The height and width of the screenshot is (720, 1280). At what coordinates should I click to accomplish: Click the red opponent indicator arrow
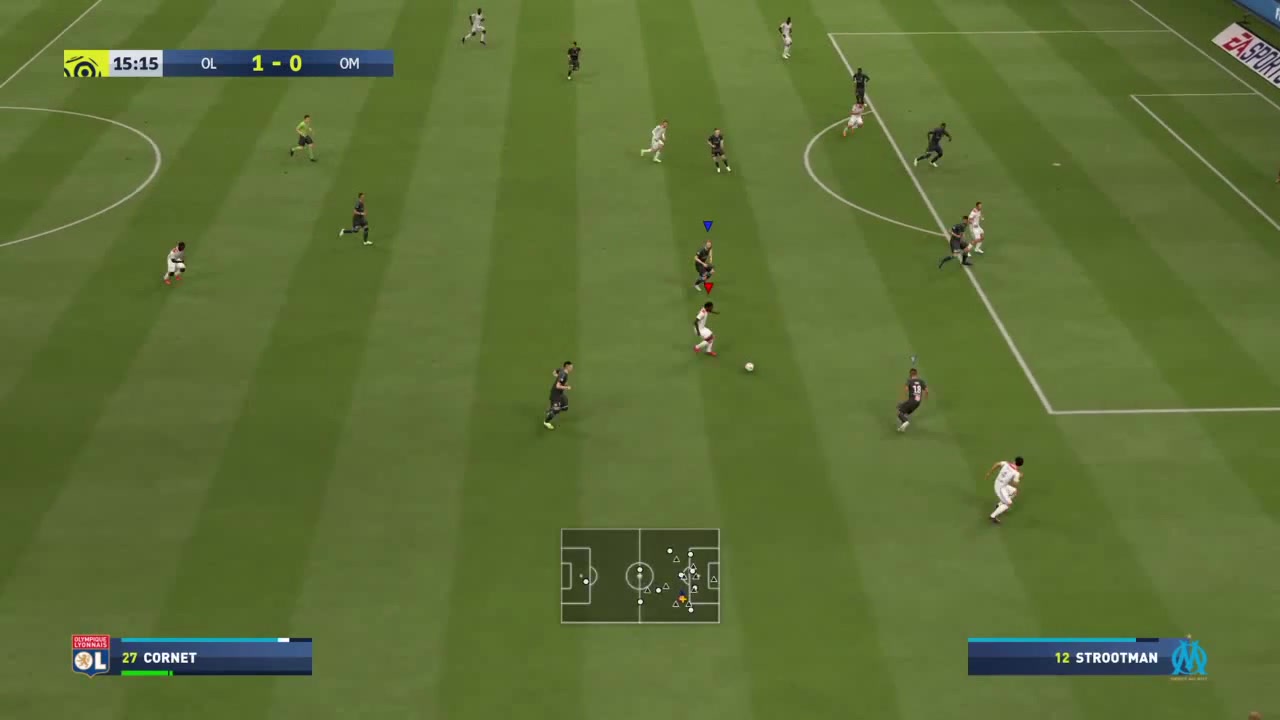pos(707,288)
